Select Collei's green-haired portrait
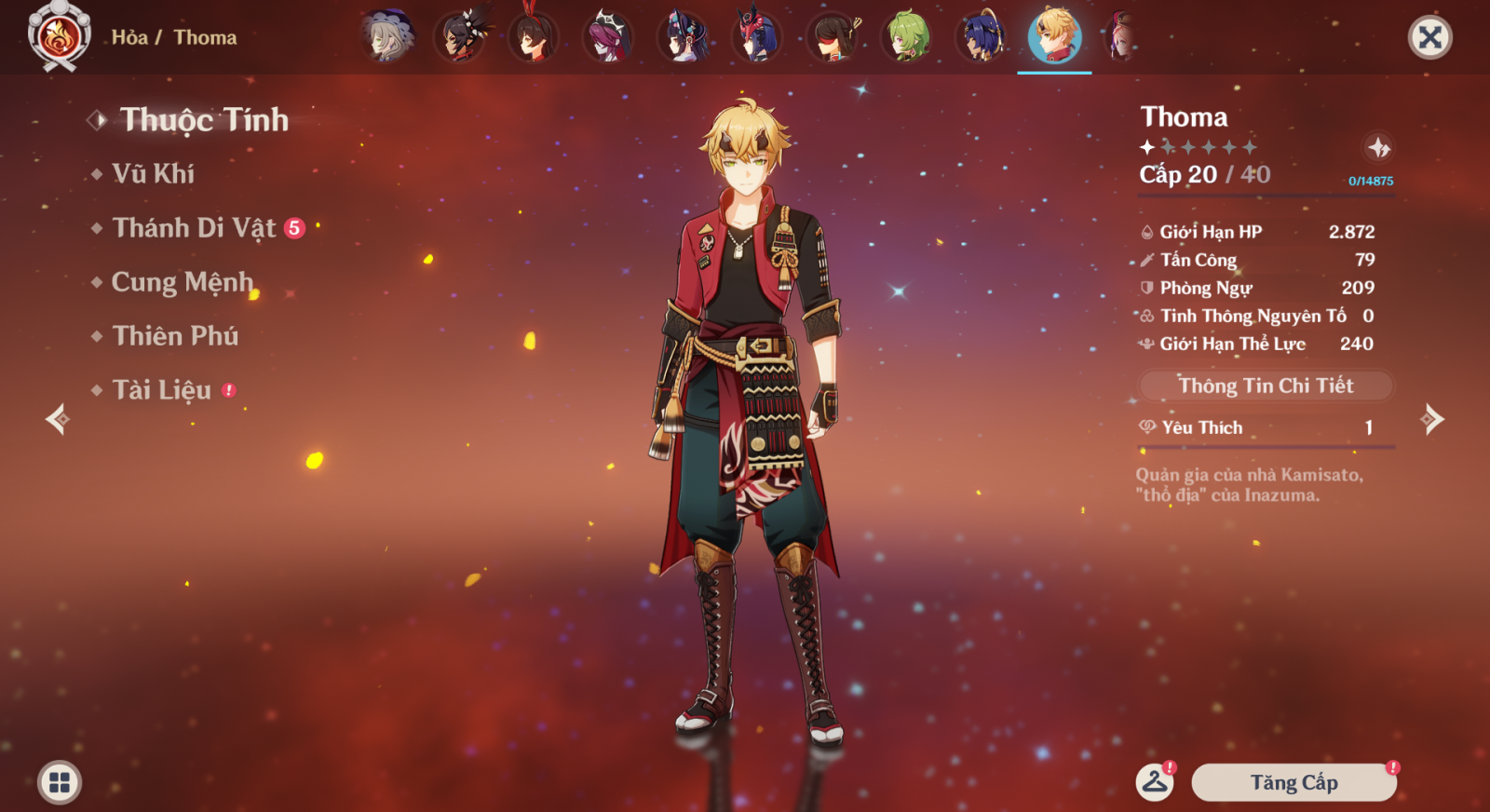Screen dimensions: 1490x812 click(x=906, y=37)
